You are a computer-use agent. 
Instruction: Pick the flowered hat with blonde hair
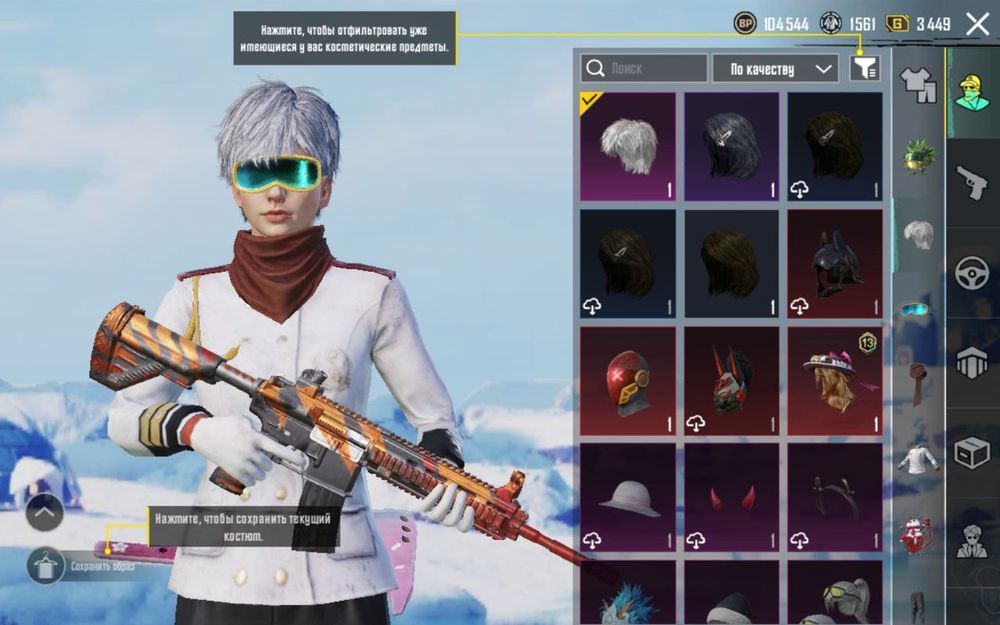[835, 381]
